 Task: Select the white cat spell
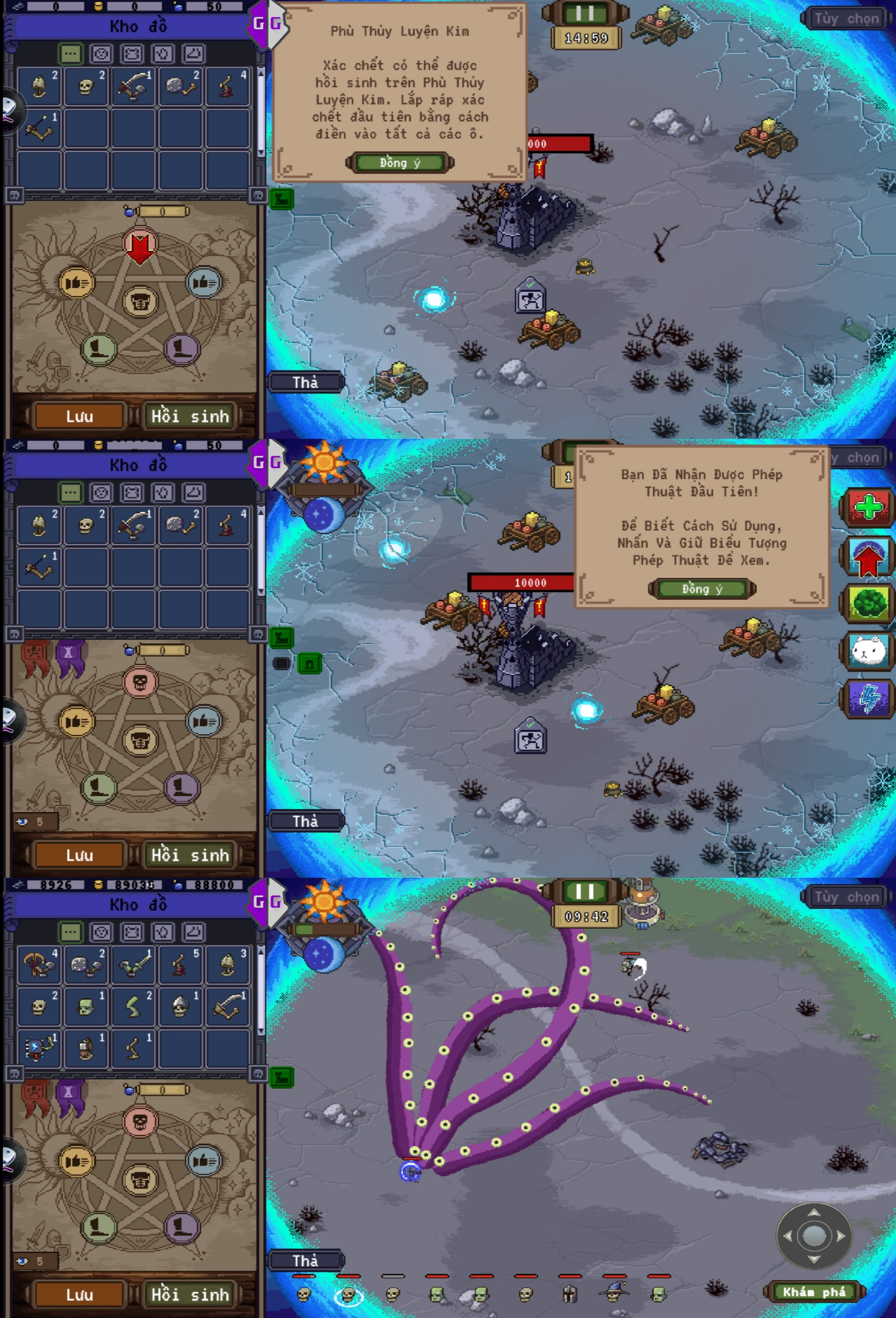[868, 650]
